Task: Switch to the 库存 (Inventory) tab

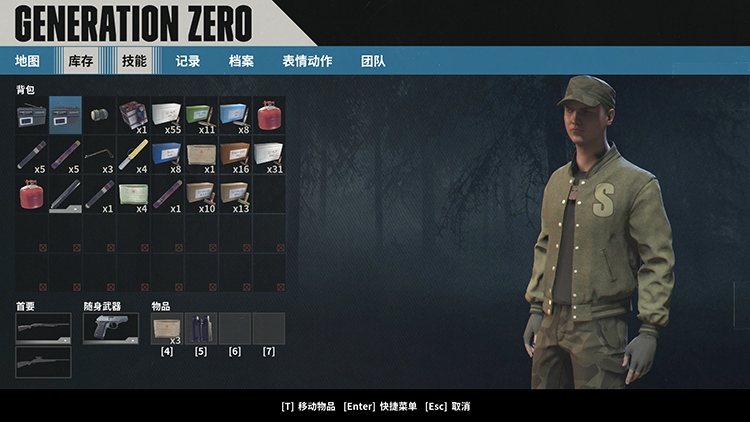Action: click(x=80, y=61)
